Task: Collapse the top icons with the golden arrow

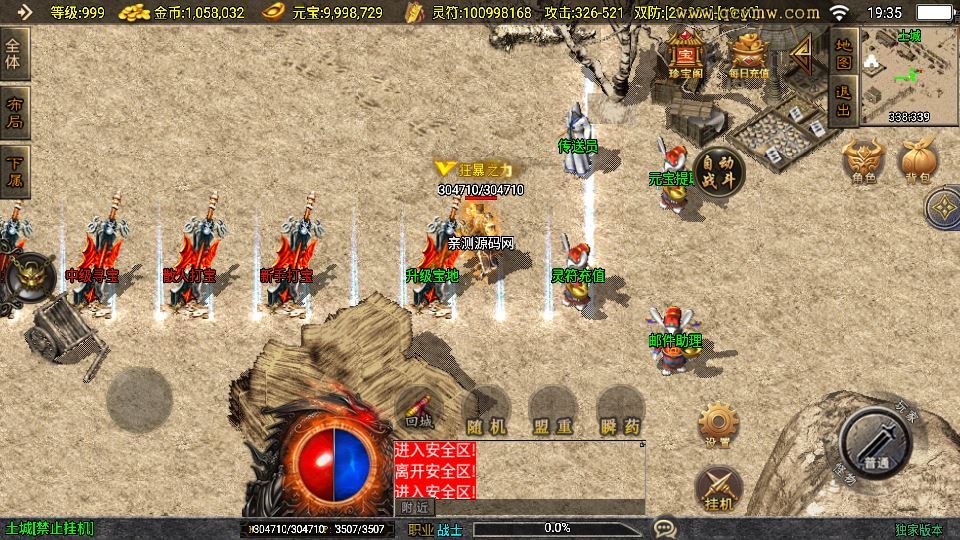Action: (803, 57)
